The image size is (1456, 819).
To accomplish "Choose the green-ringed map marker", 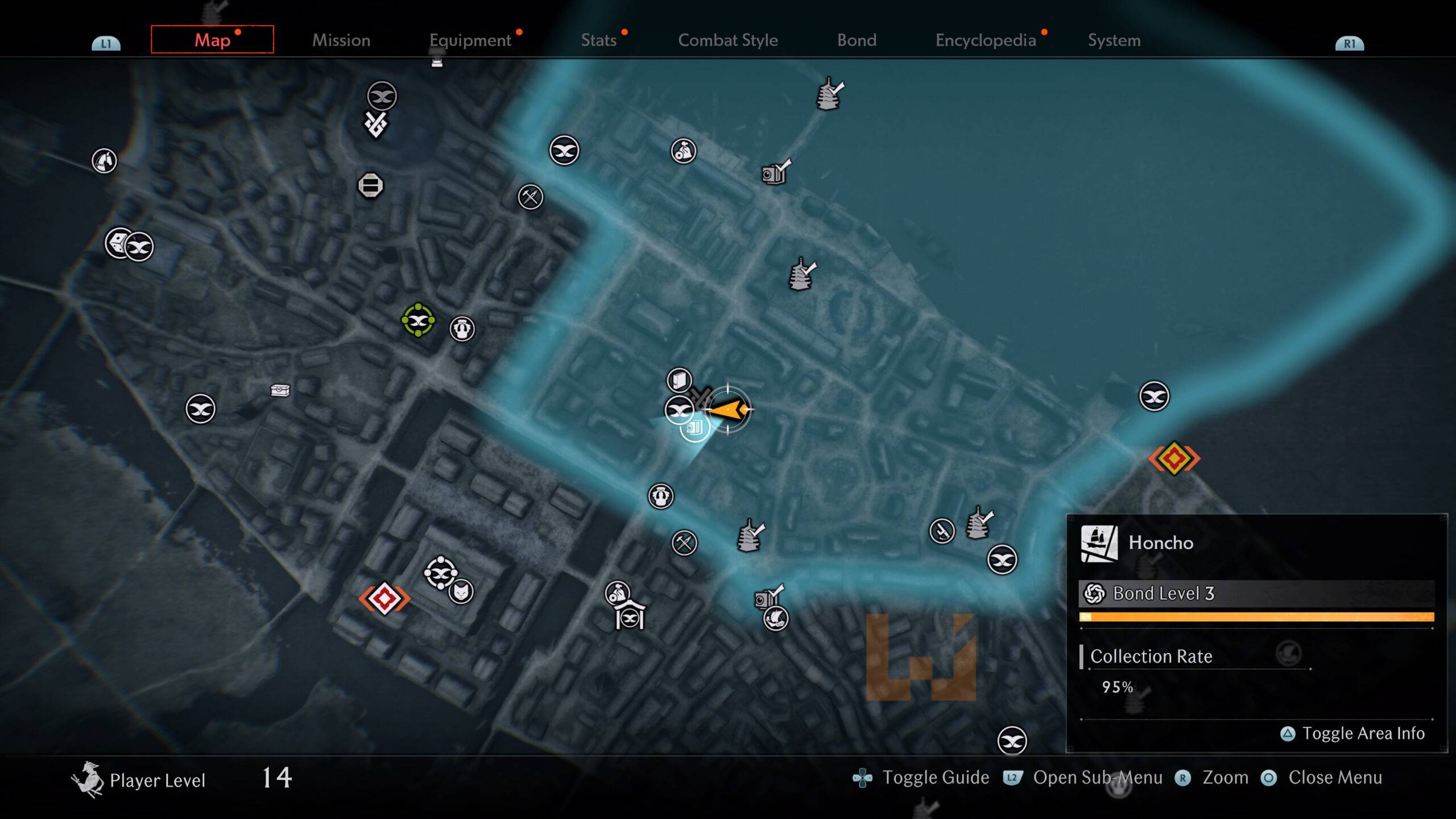I will (418, 321).
